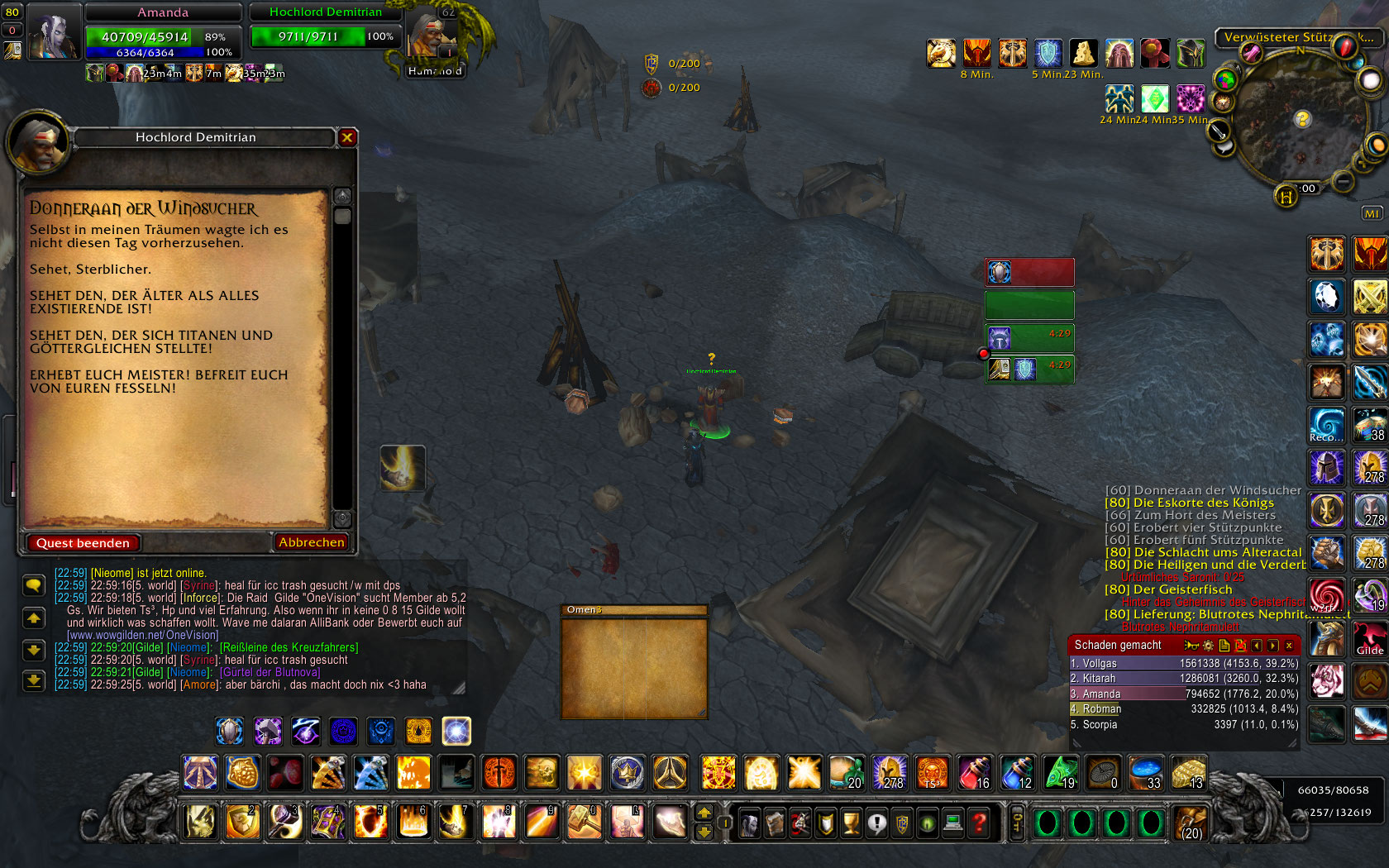Select the Amanda player unit frame

click(163, 33)
